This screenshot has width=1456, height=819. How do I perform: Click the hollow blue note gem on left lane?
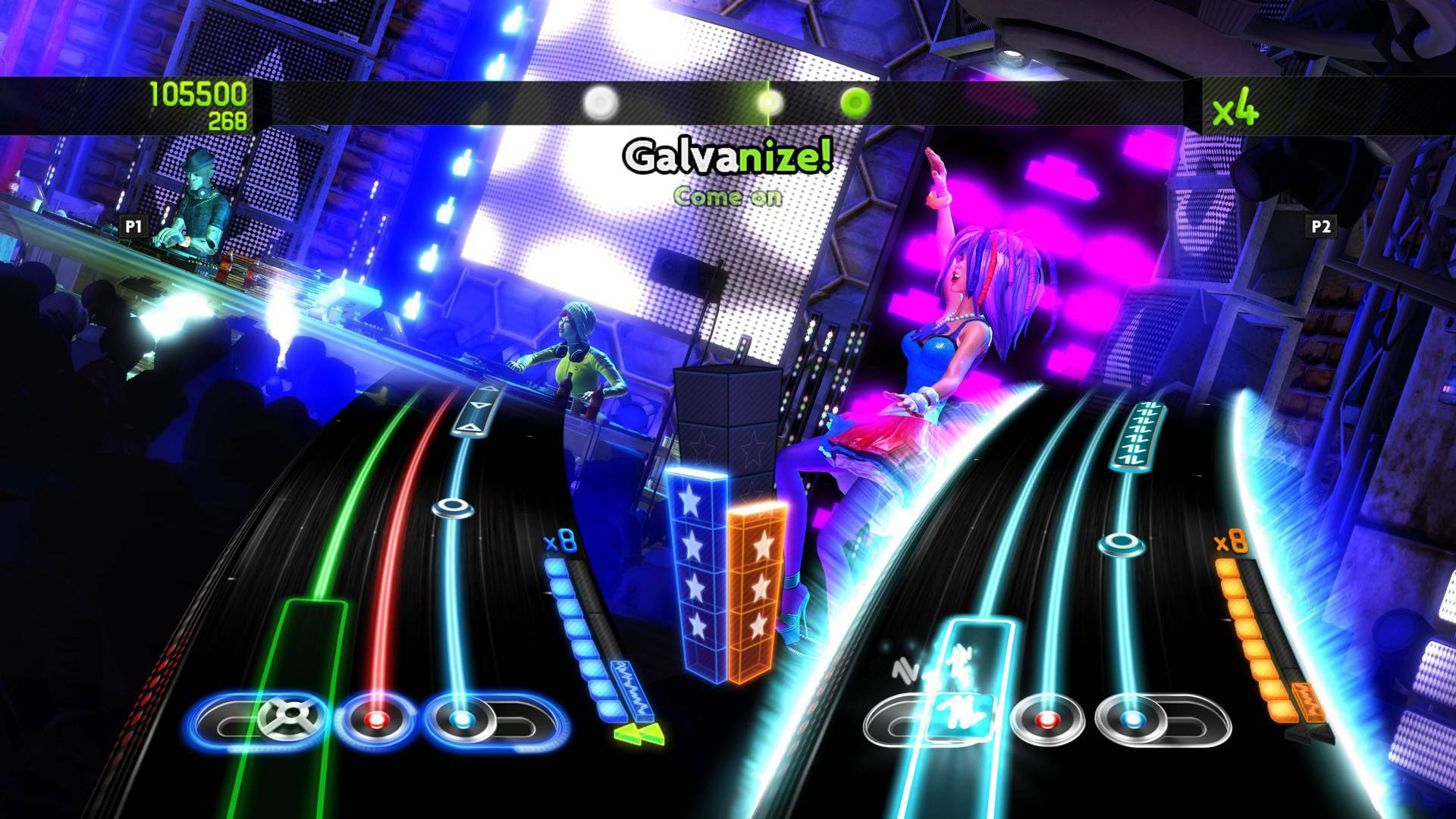tap(450, 508)
